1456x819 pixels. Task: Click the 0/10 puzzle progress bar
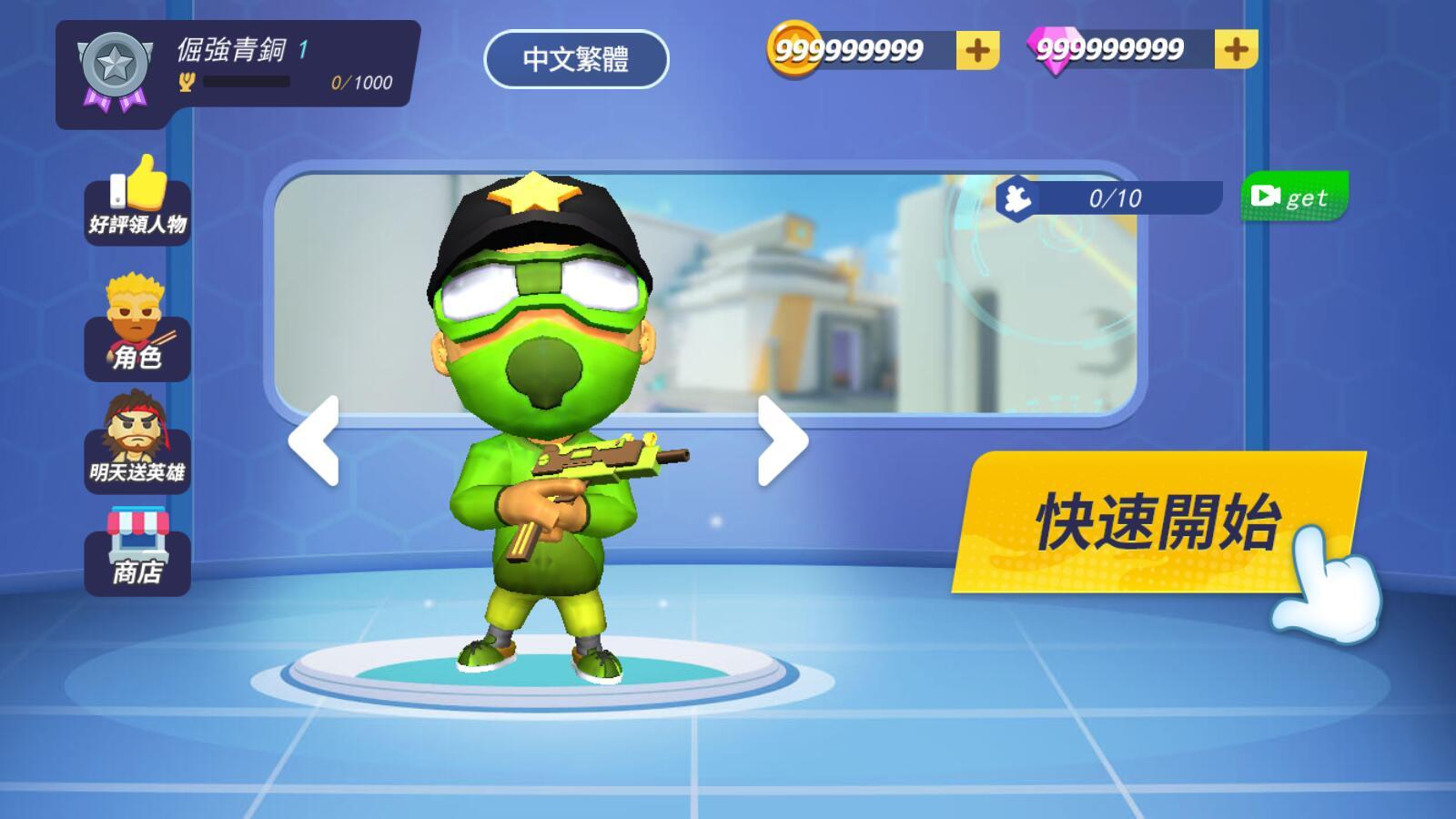point(1115,198)
